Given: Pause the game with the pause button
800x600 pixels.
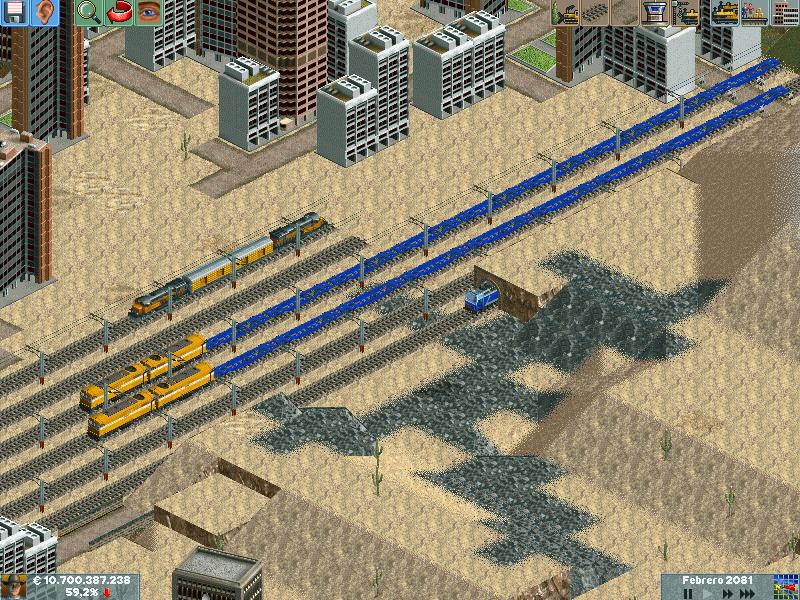Looking at the screenshot, I should pos(688,593).
